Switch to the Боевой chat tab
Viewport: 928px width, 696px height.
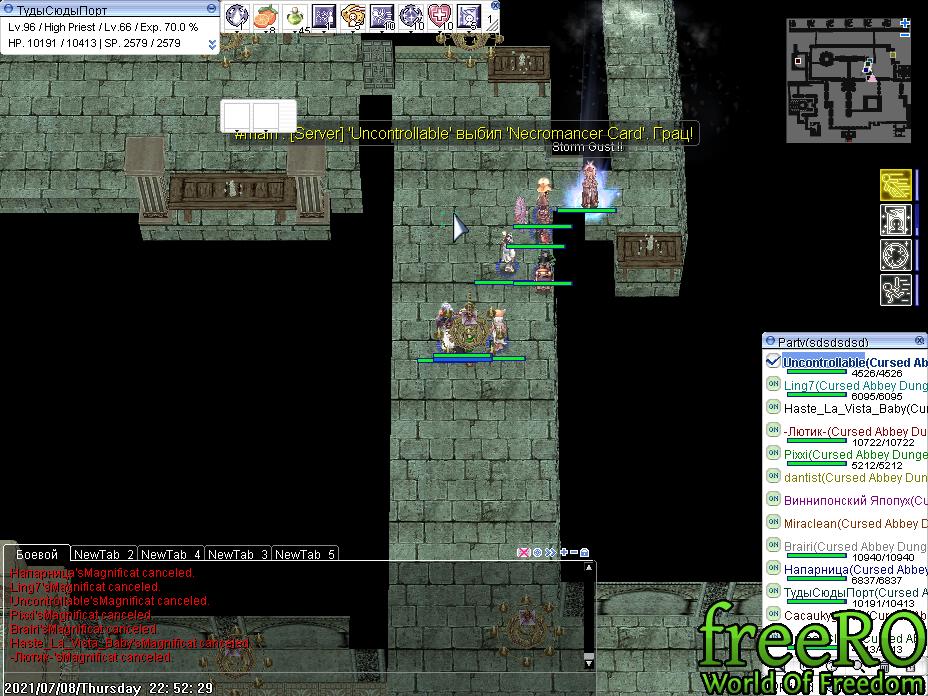click(37, 554)
